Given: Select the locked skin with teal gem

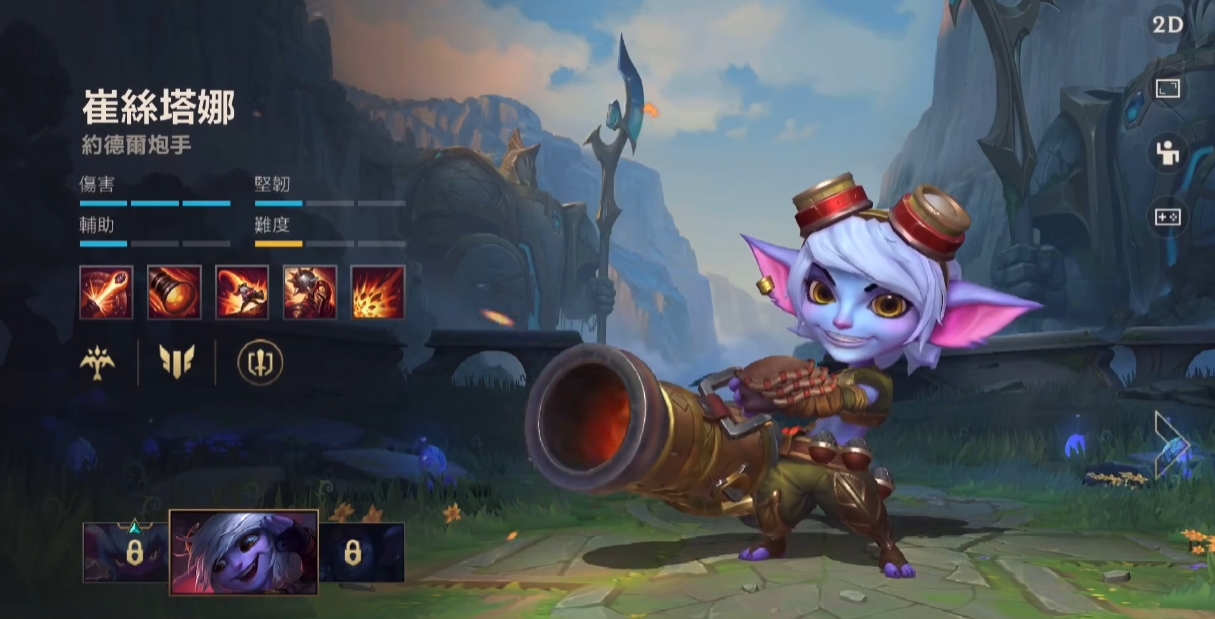Looking at the screenshot, I should tap(126, 552).
